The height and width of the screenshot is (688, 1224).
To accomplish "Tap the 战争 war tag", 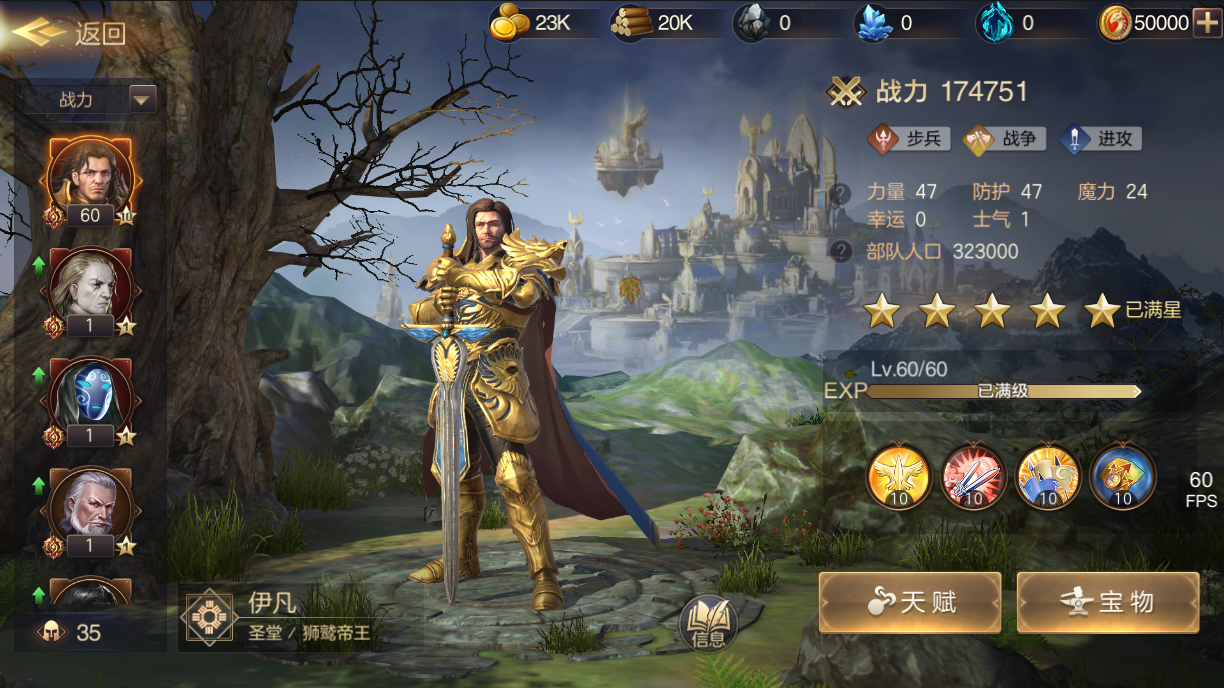I will (x=1005, y=139).
